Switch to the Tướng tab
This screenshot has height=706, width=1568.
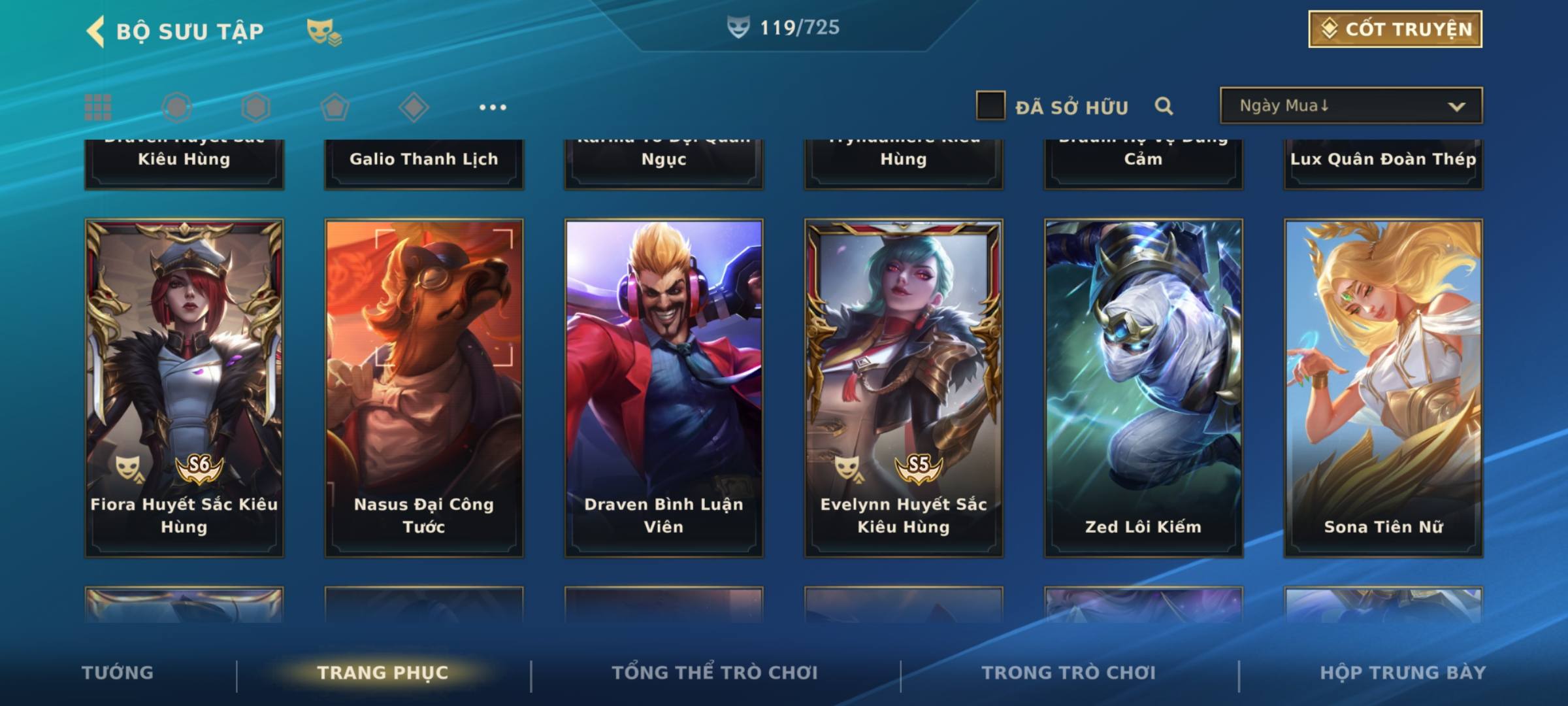[118, 673]
